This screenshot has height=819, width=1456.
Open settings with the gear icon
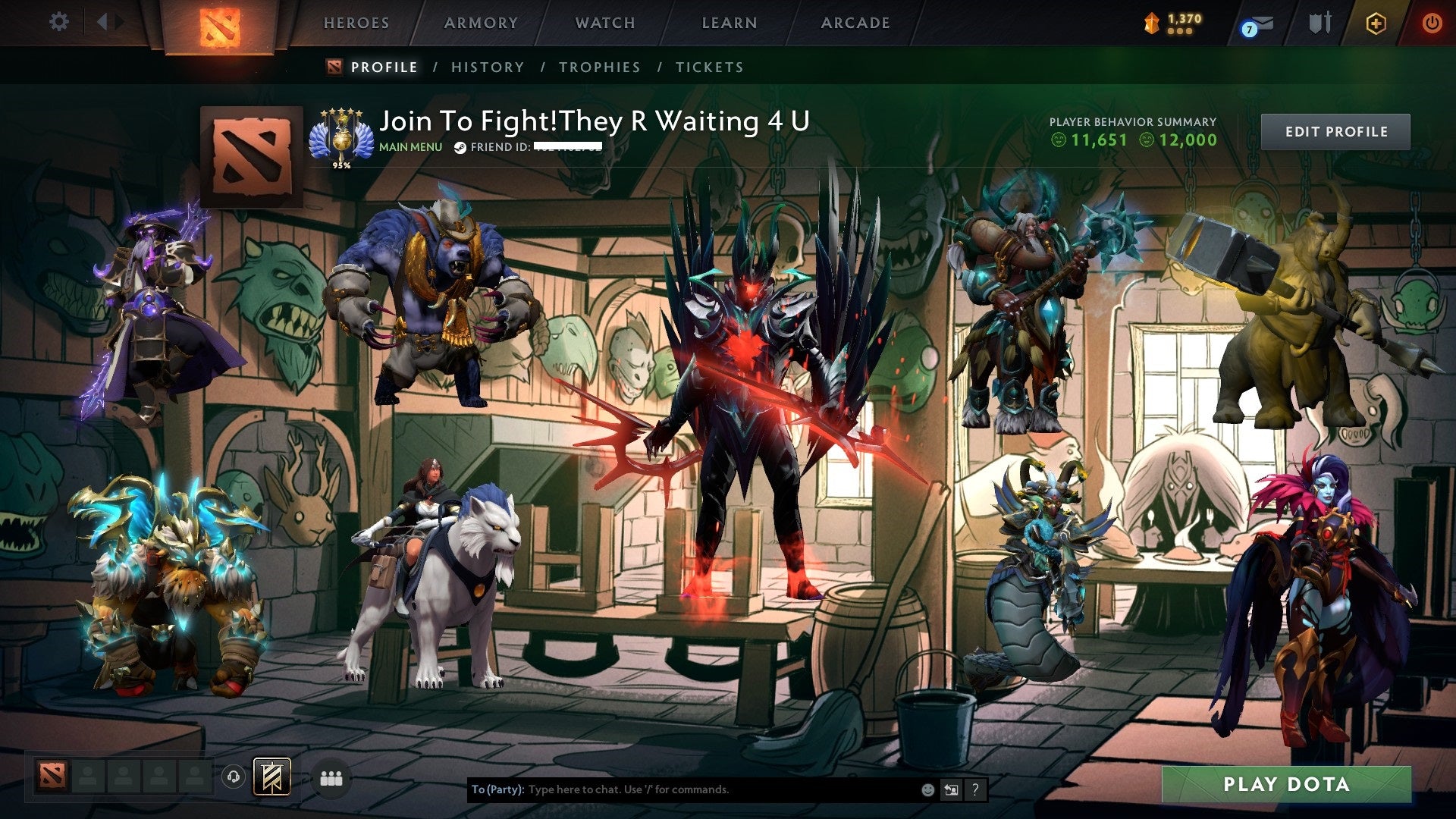tap(58, 22)
